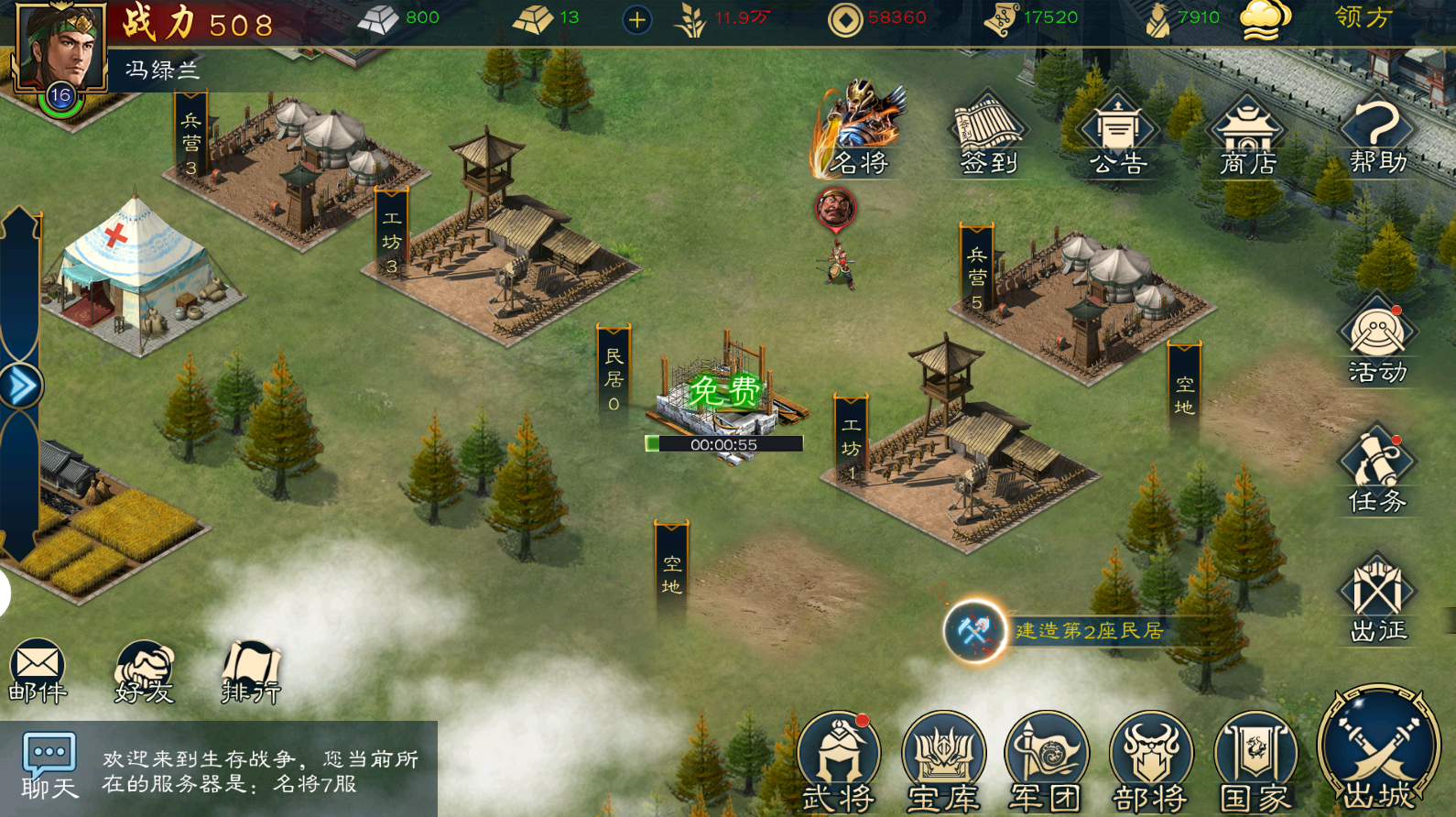Check the 邮件 mail inbox
This screenshot has width=1456, height=817.
(38, 672)
